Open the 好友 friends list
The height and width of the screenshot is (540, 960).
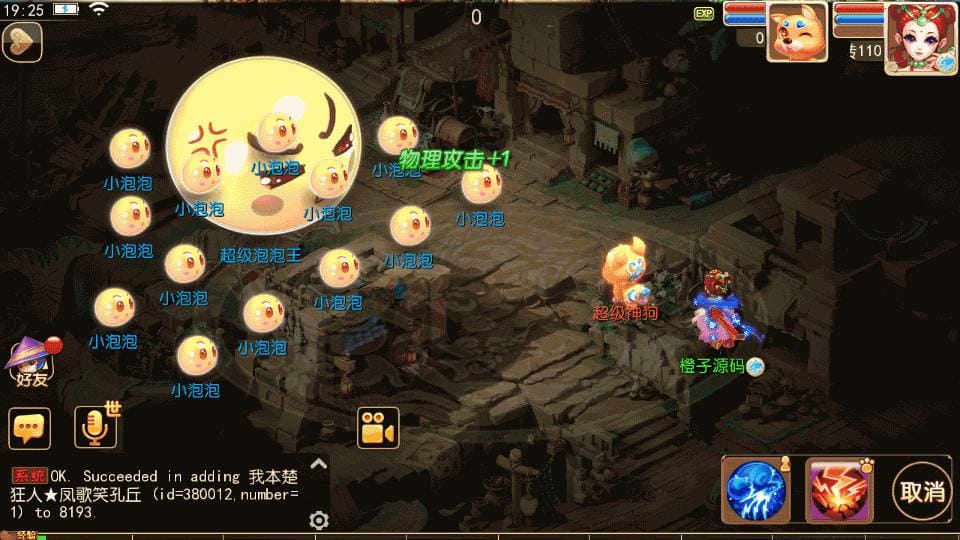pyautogui.click(x=30, y=362)
